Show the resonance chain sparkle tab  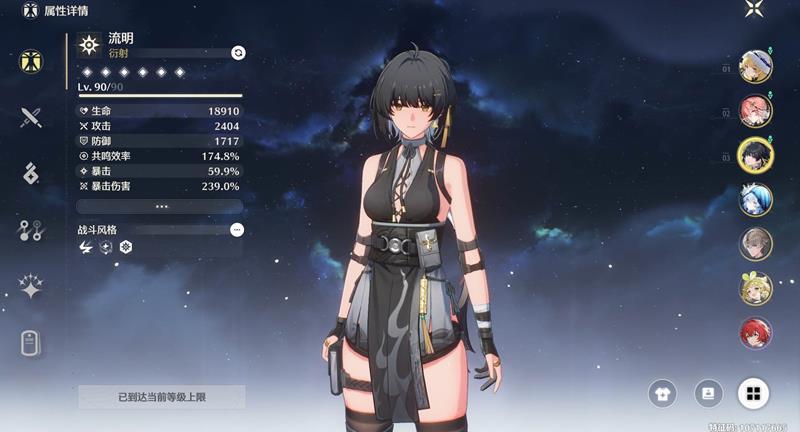(31, 288)
